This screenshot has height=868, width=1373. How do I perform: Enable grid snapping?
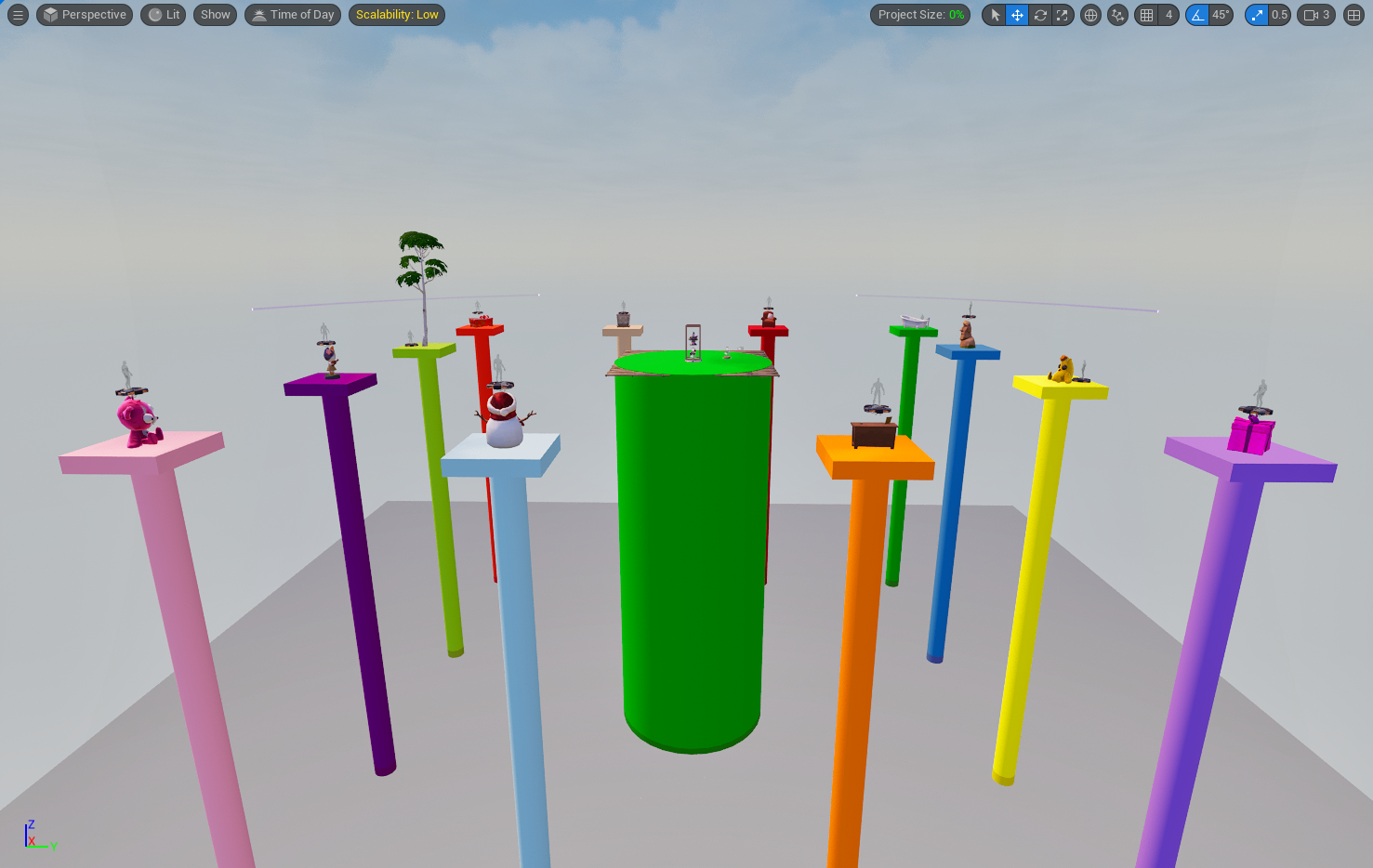[x=1145, y=15]
